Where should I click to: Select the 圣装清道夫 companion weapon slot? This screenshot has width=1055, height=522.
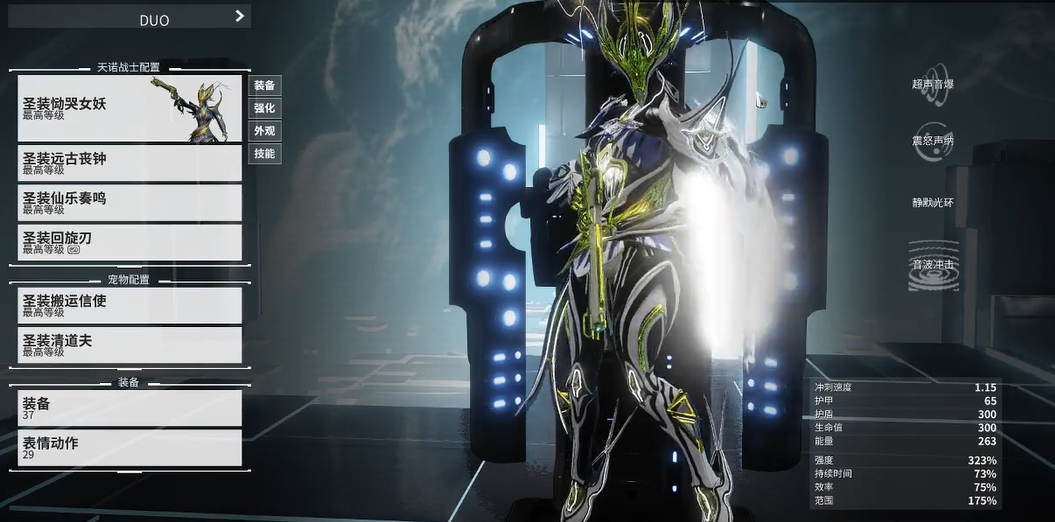tap(130, 345)
